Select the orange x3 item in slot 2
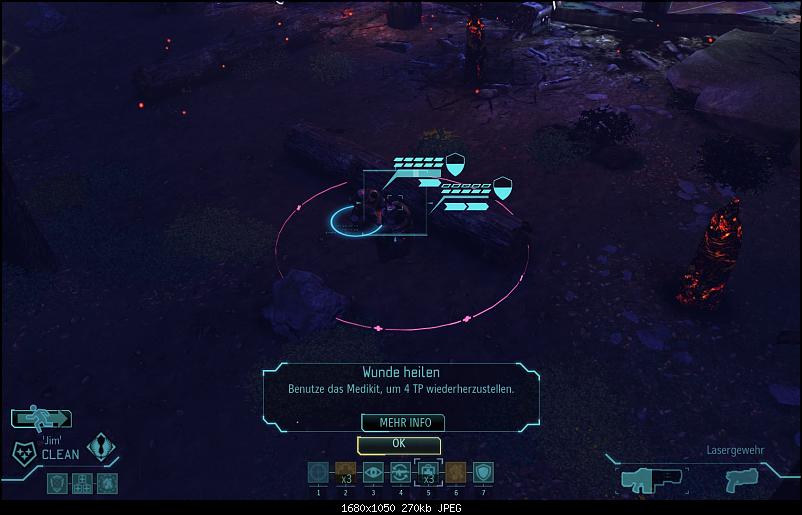The height and width of the screenshot is (515, 802). [345, 472]
